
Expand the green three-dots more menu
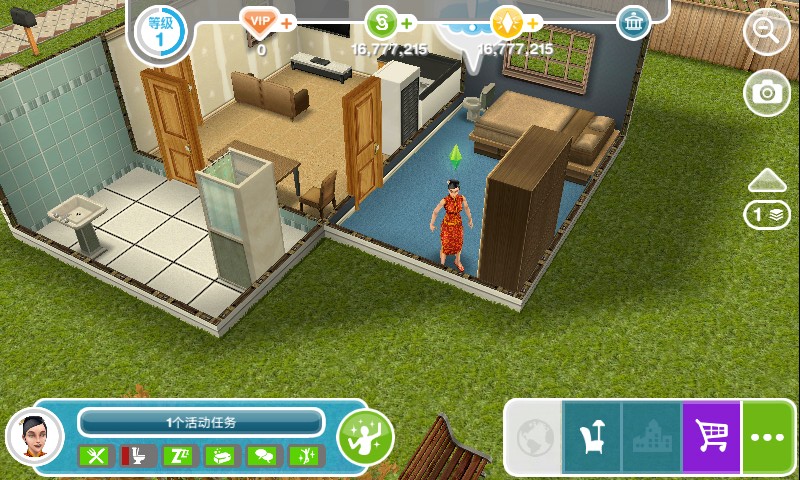[770, 437]
